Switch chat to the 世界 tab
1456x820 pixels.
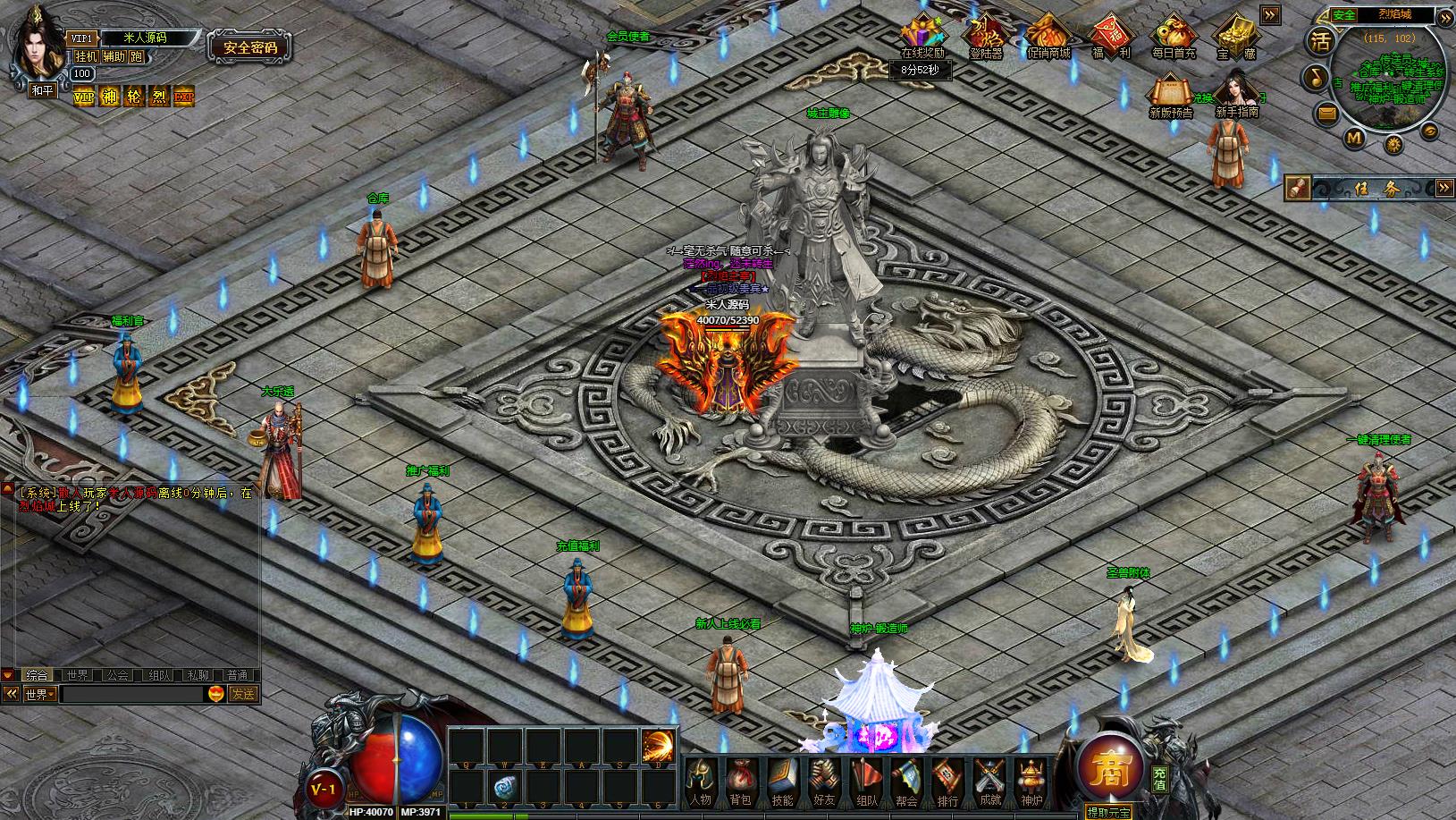point(77,675)
